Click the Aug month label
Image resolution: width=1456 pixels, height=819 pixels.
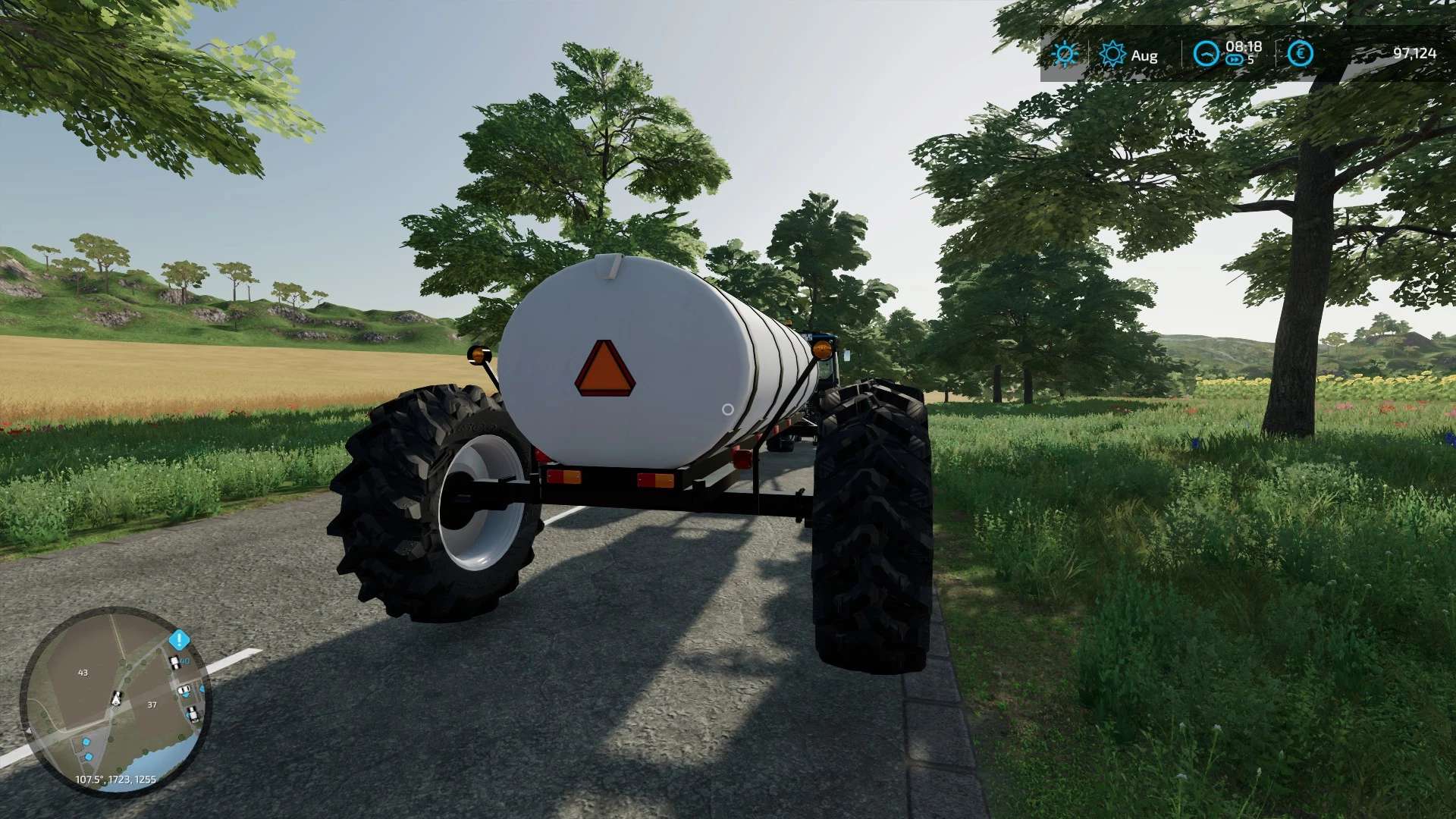pyautogui.click(x=1144, y=55)
